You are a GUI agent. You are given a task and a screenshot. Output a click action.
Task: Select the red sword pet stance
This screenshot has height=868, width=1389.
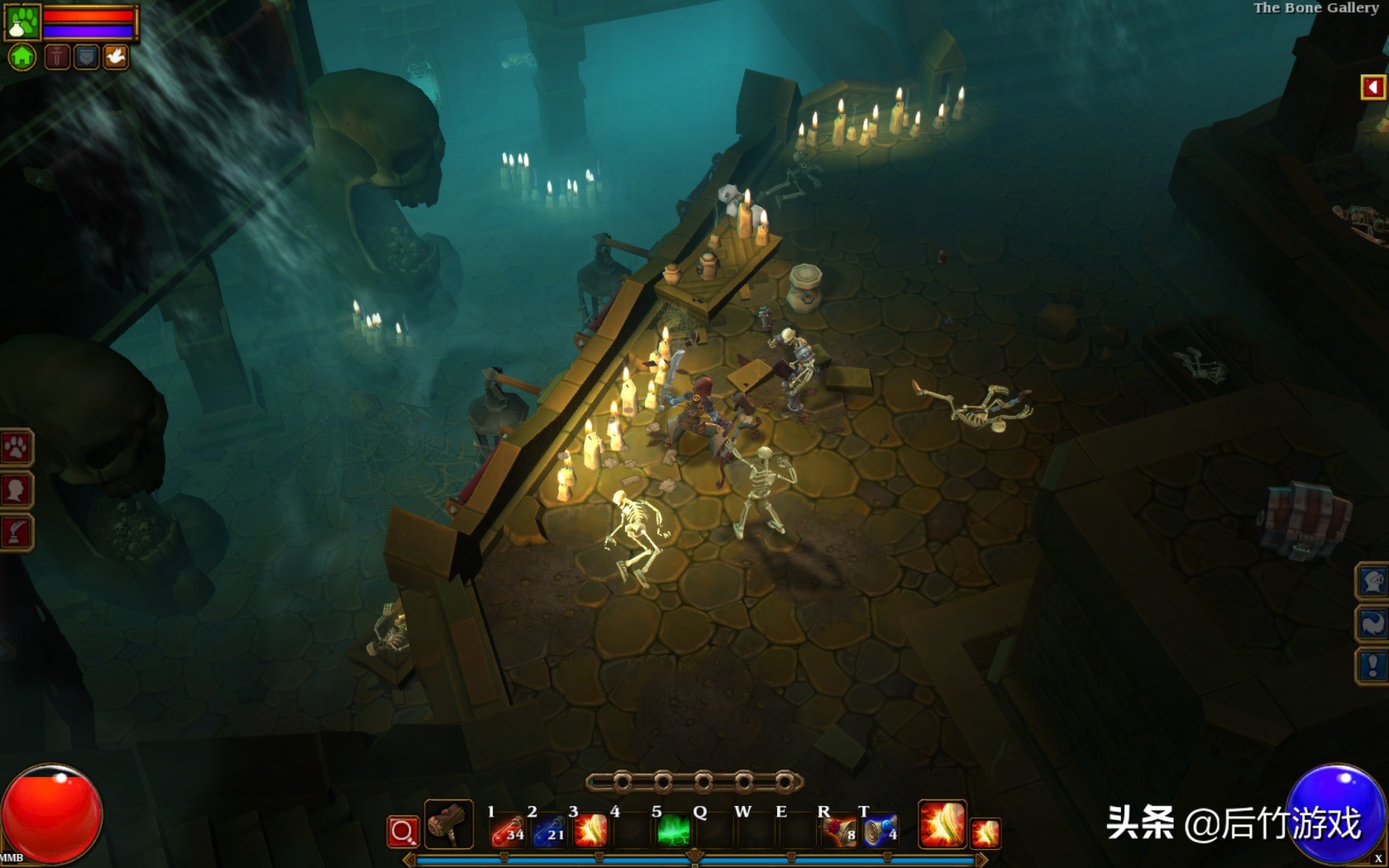coord(56,57)
